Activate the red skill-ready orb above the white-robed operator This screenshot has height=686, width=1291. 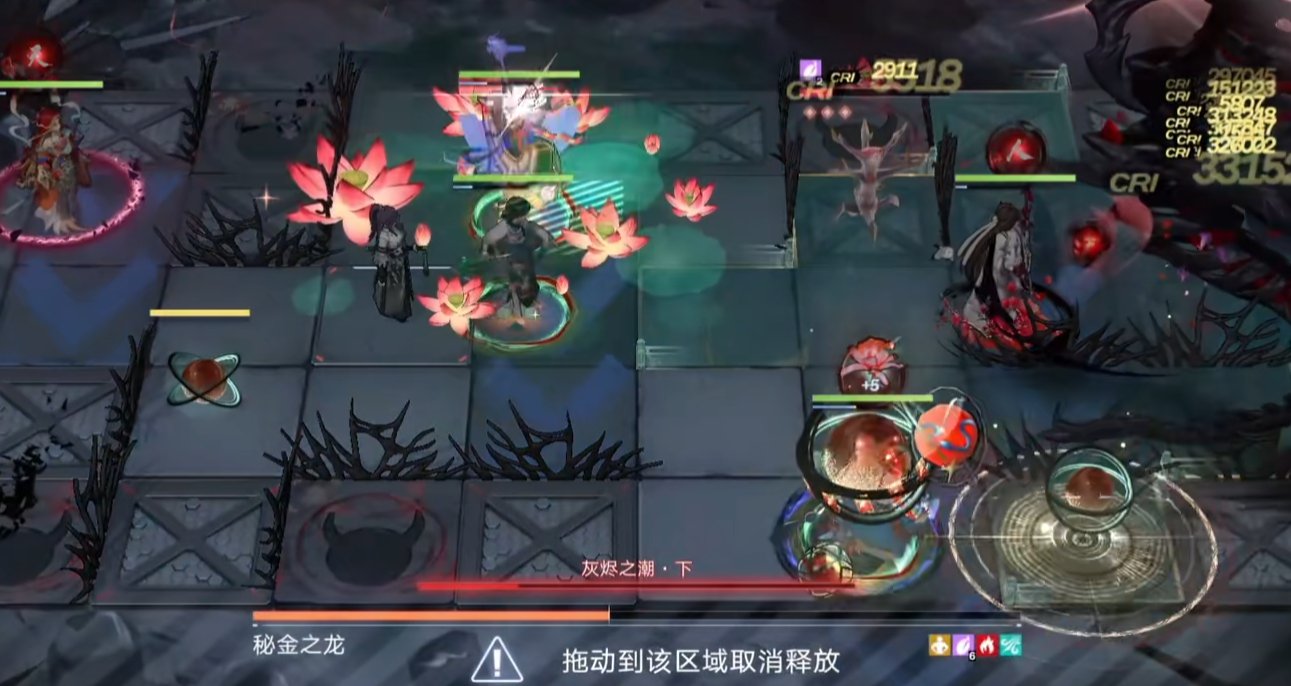(1015, 150)
